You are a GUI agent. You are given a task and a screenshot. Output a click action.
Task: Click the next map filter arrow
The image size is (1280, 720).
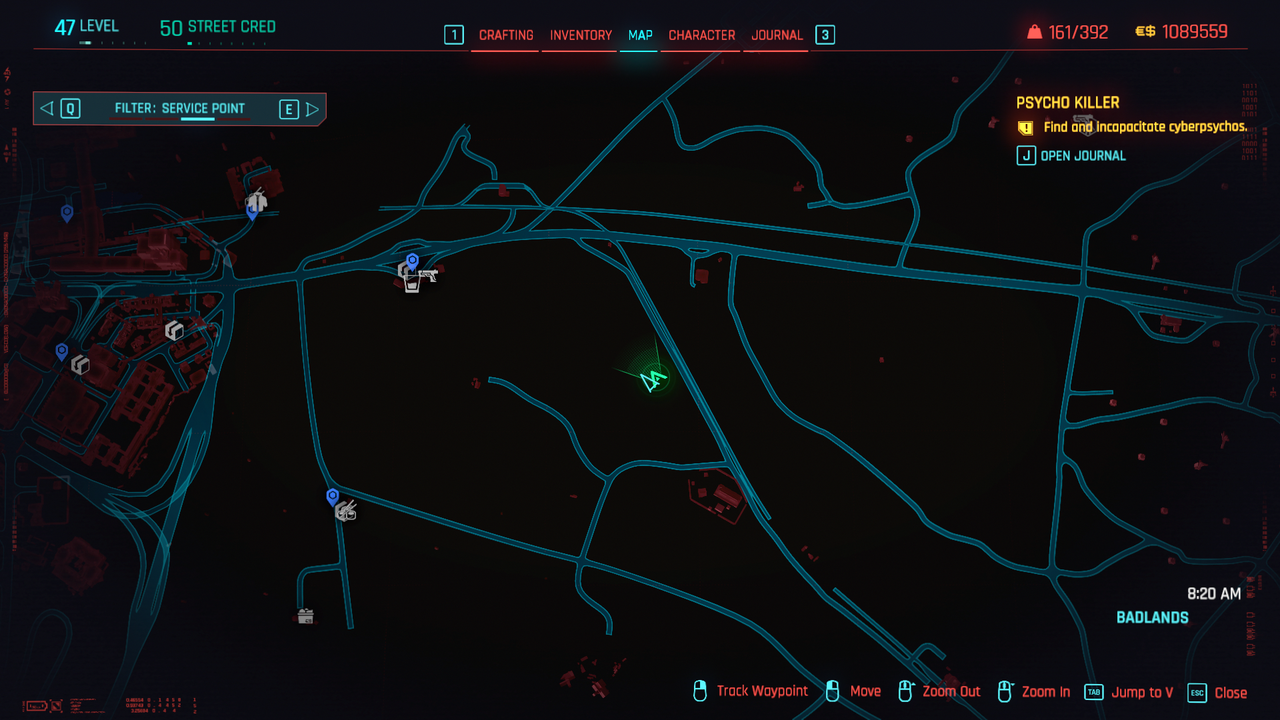tap(312, 109)
